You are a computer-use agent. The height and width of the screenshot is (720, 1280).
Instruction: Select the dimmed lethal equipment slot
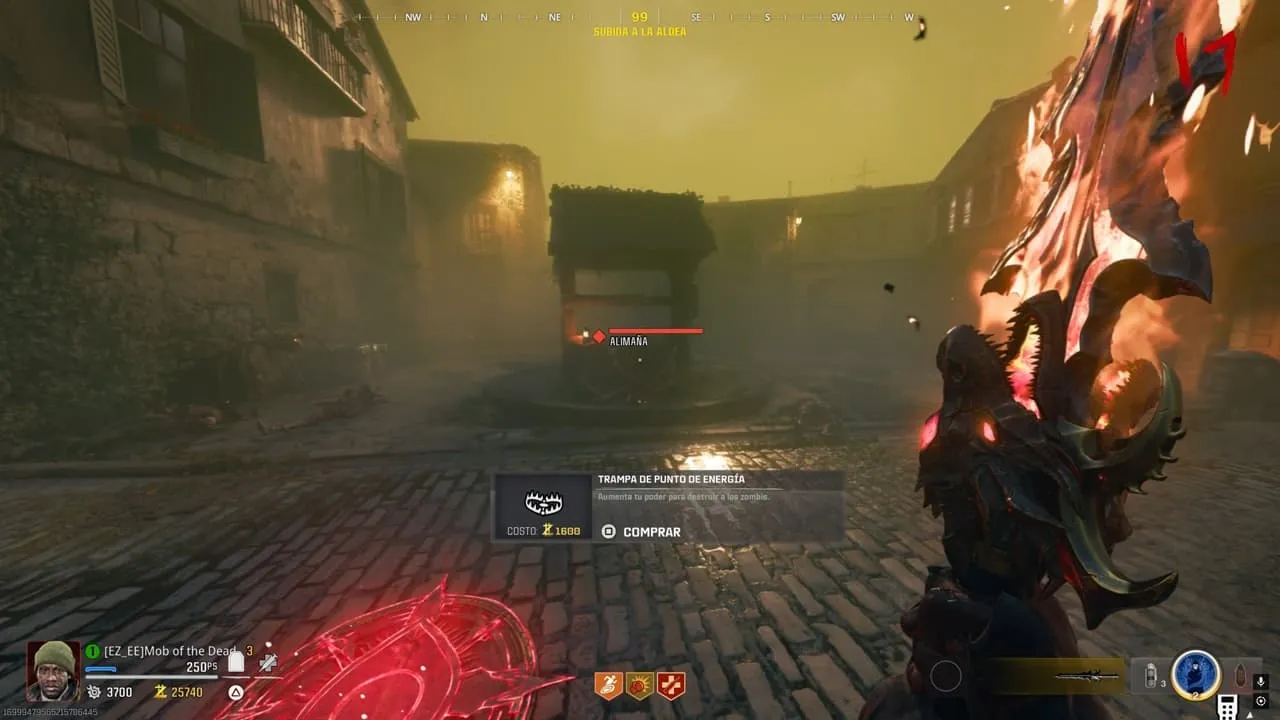[1241, 676]
